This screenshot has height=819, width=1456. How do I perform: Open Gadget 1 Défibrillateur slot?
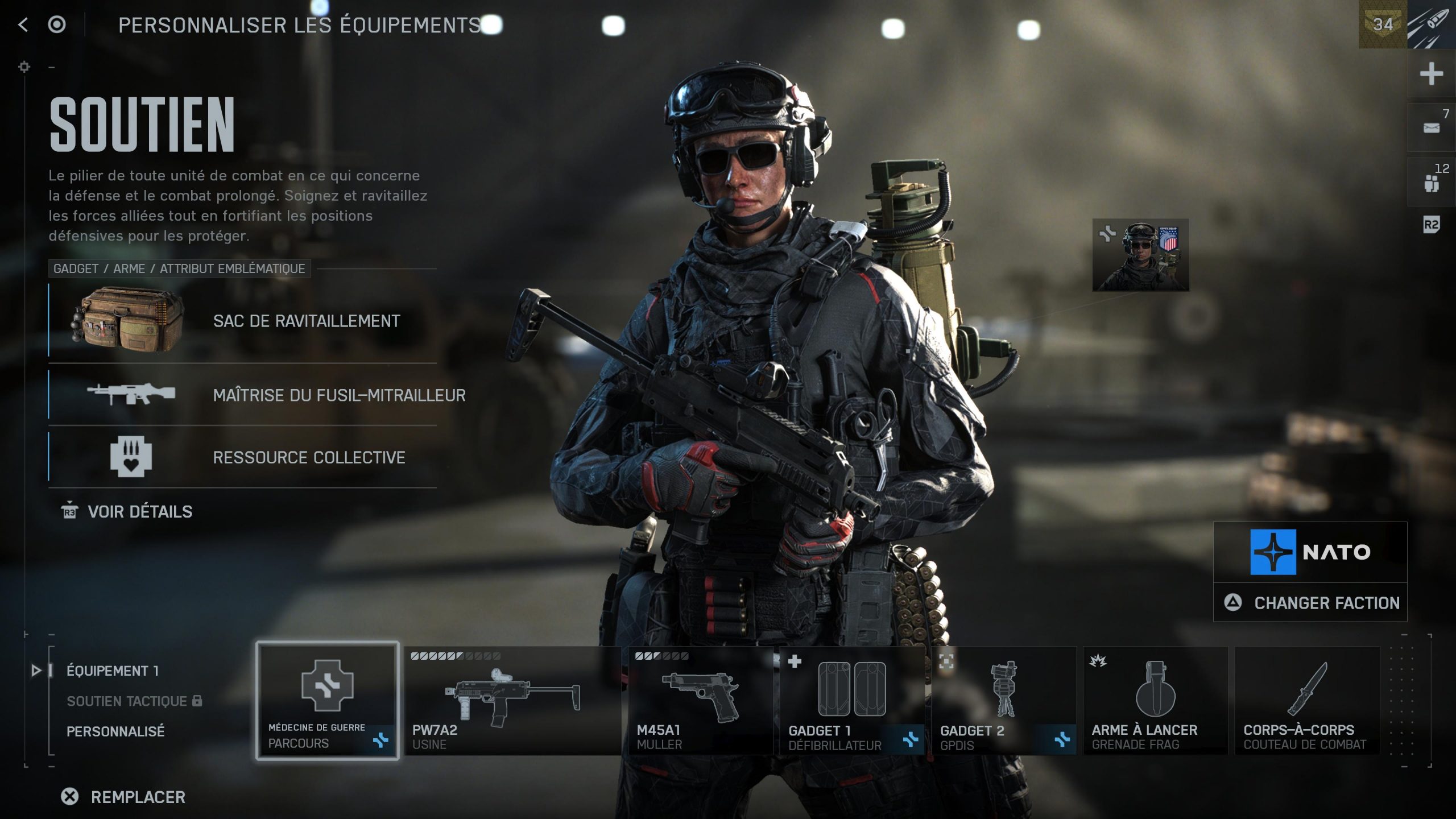tap(851, 700)
